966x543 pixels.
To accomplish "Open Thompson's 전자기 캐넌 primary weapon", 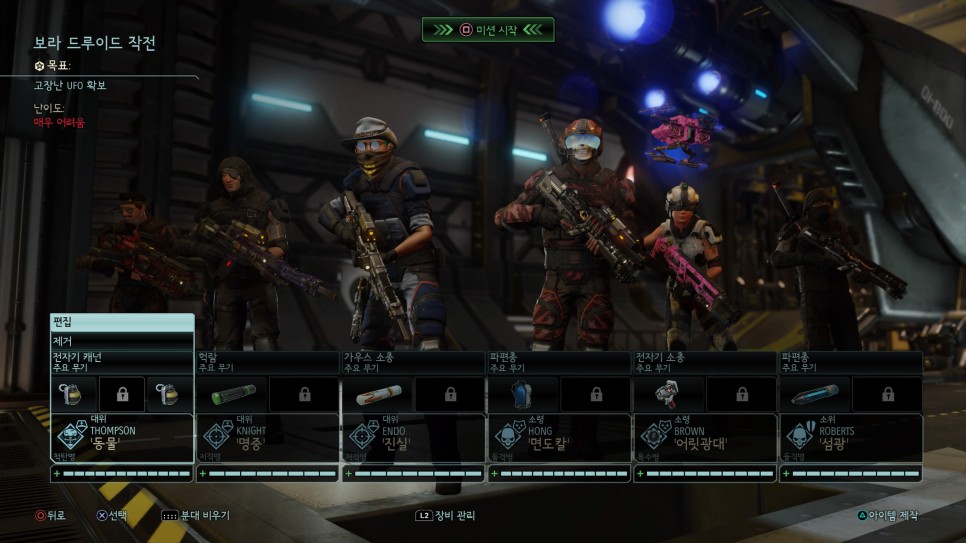I will (x=121, y=362).
